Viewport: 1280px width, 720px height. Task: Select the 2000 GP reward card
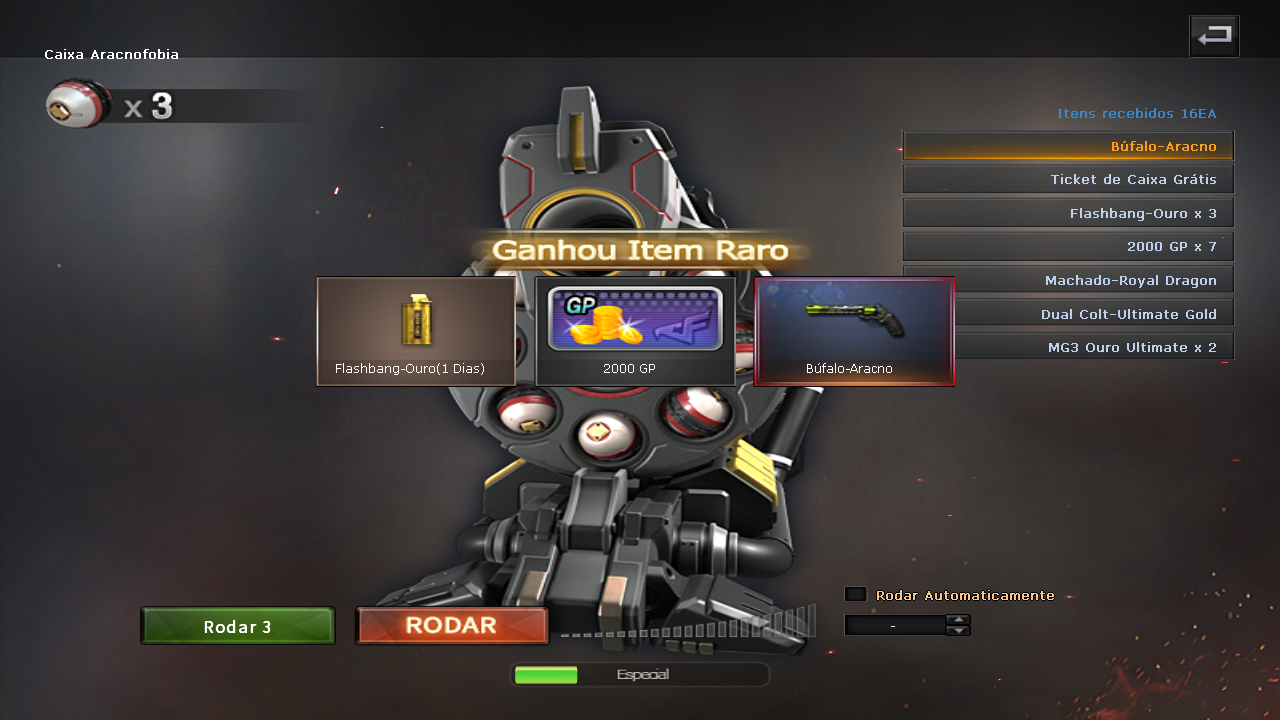pos(635,331)
